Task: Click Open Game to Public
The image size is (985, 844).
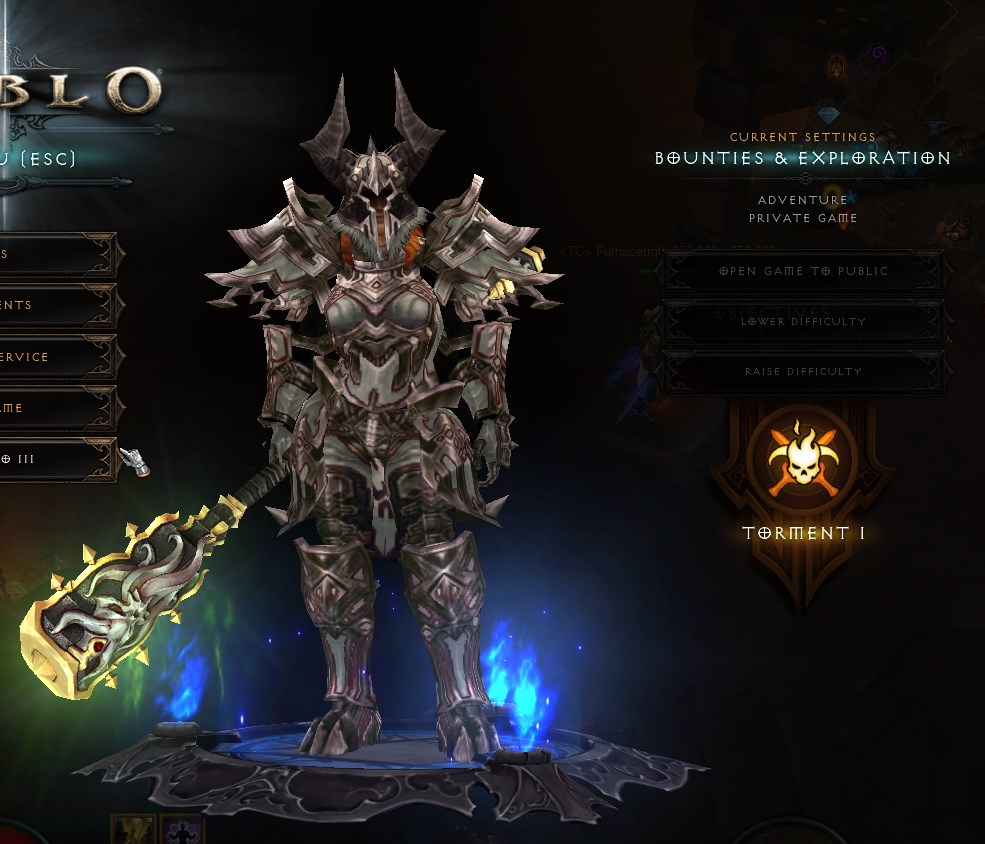Action: [x=803, y=271]
